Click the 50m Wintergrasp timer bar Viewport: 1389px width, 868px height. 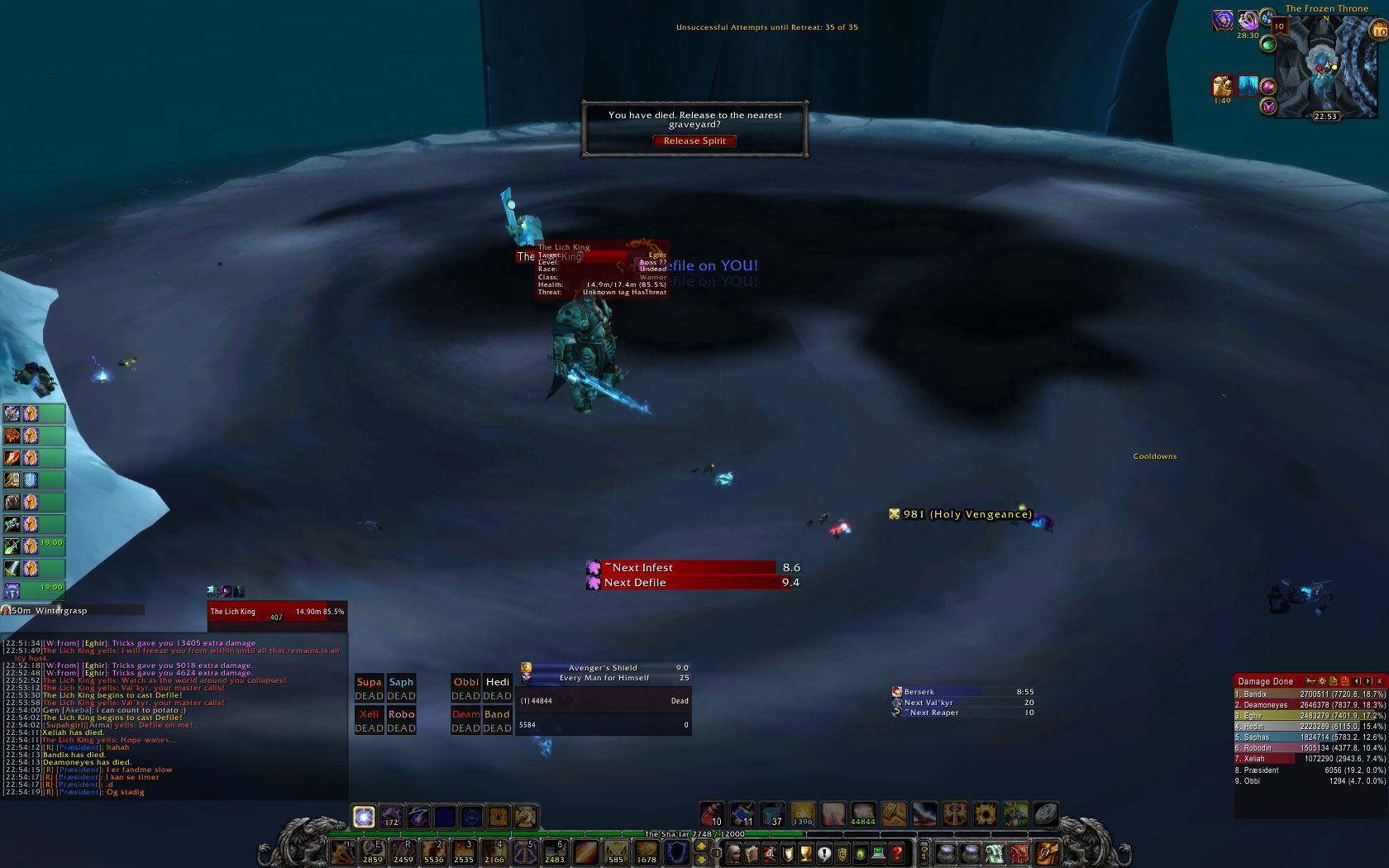pos(74,610)
